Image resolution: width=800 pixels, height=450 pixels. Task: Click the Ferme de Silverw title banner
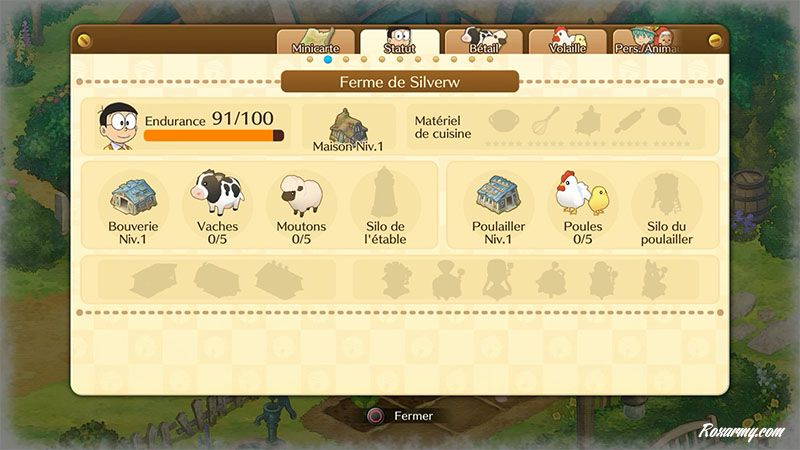(x=400, y=82)
